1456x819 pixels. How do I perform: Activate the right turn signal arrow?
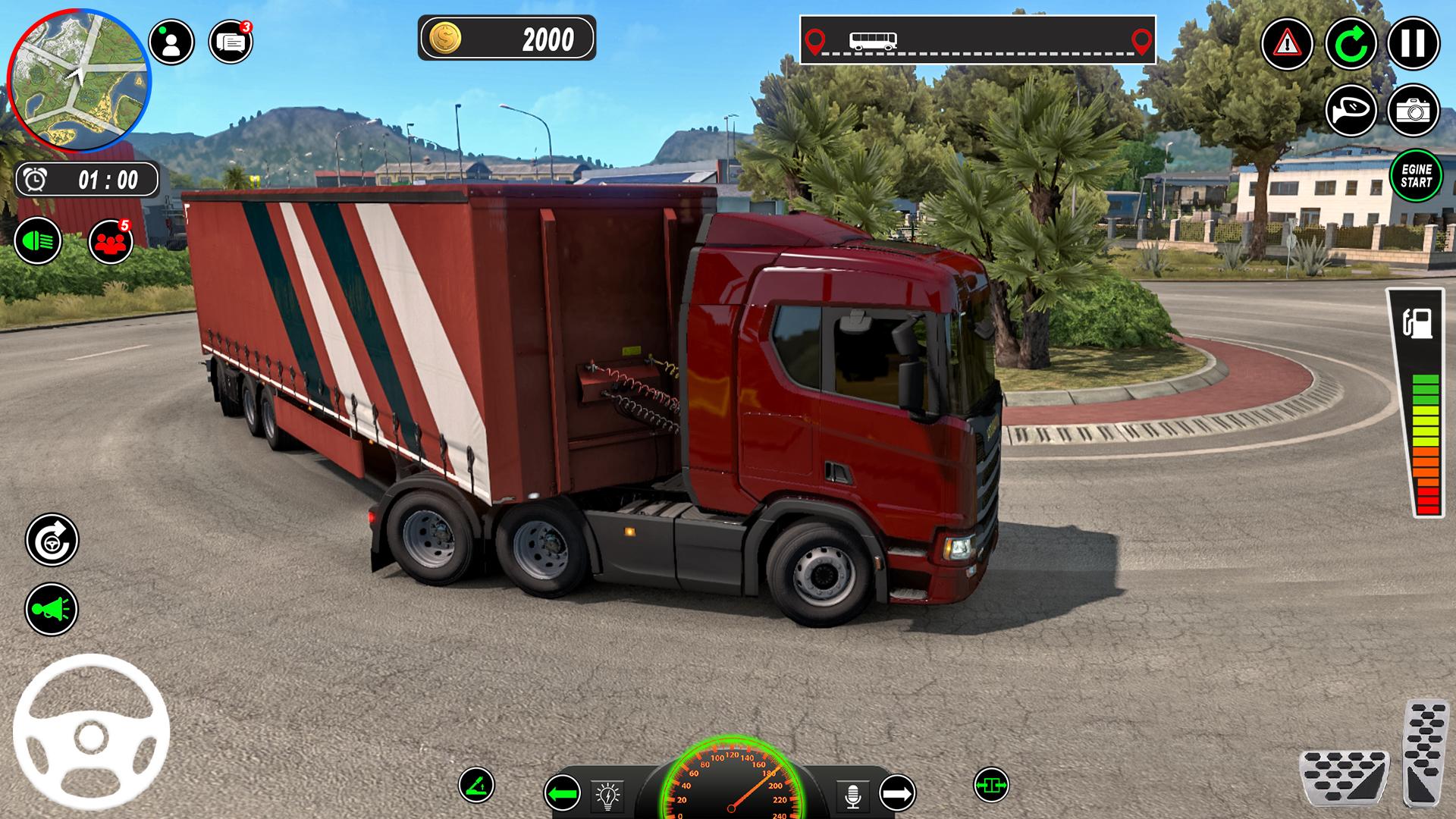click(897, 794)
